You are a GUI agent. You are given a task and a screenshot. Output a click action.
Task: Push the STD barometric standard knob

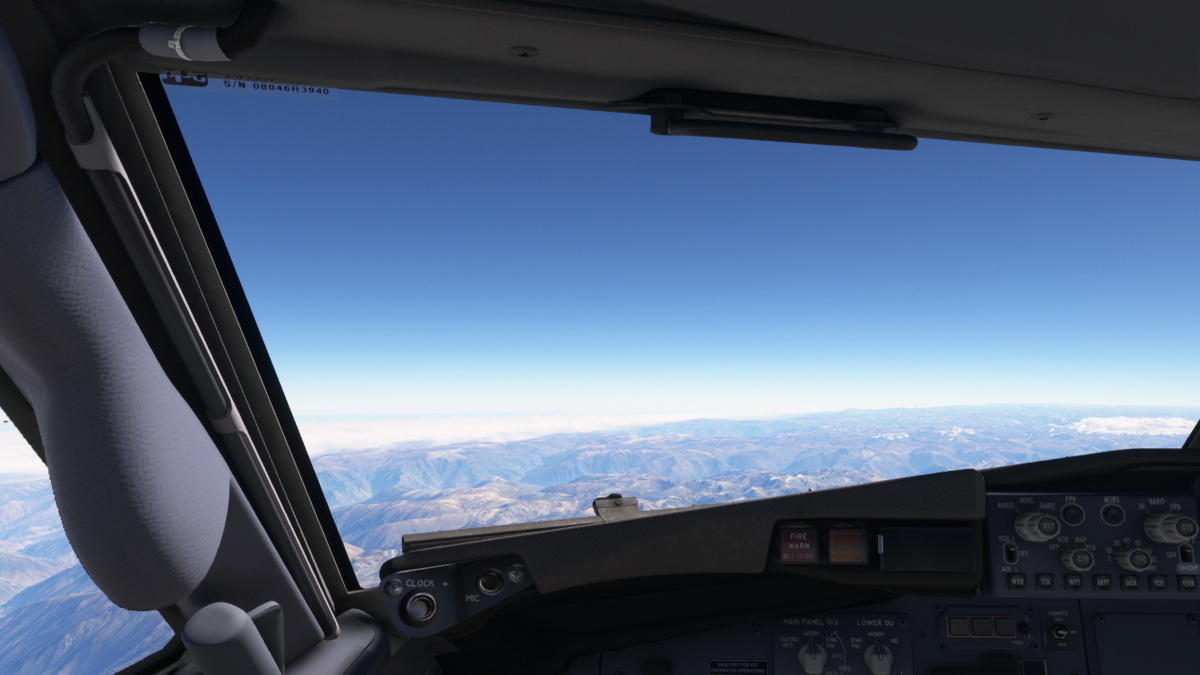pyautogui.click(x=1186, y=527)
